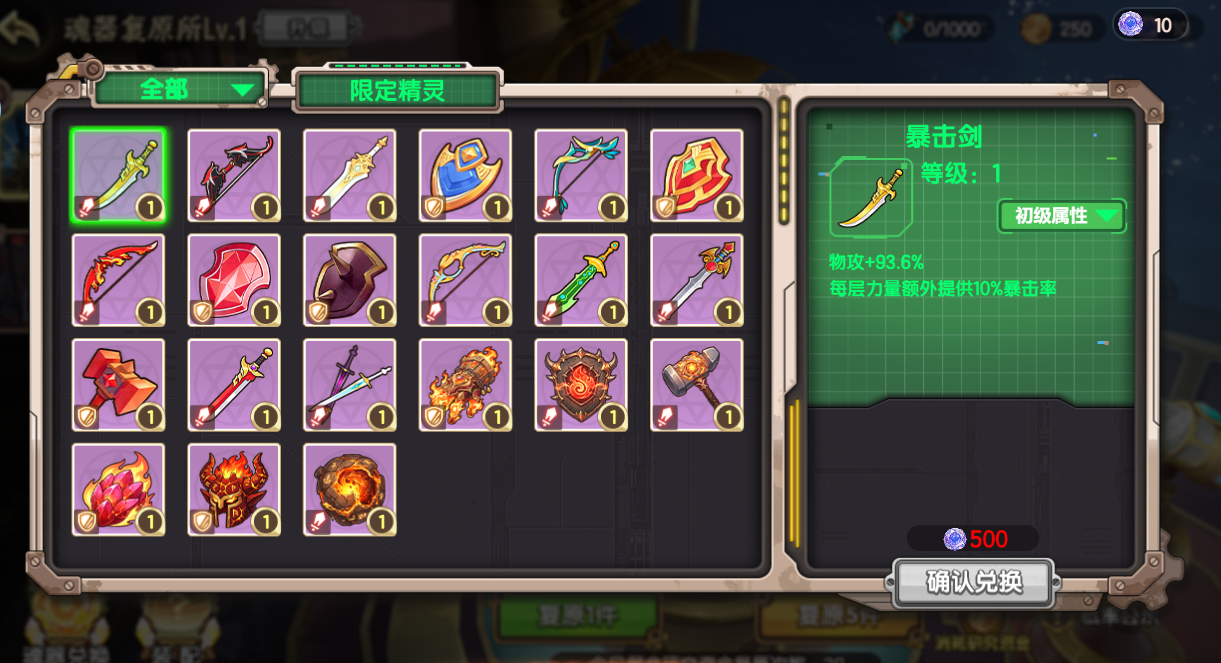Select the red ruby shield item
The height and width of the screenshot is (663, 1221).
tap(234, 281)
